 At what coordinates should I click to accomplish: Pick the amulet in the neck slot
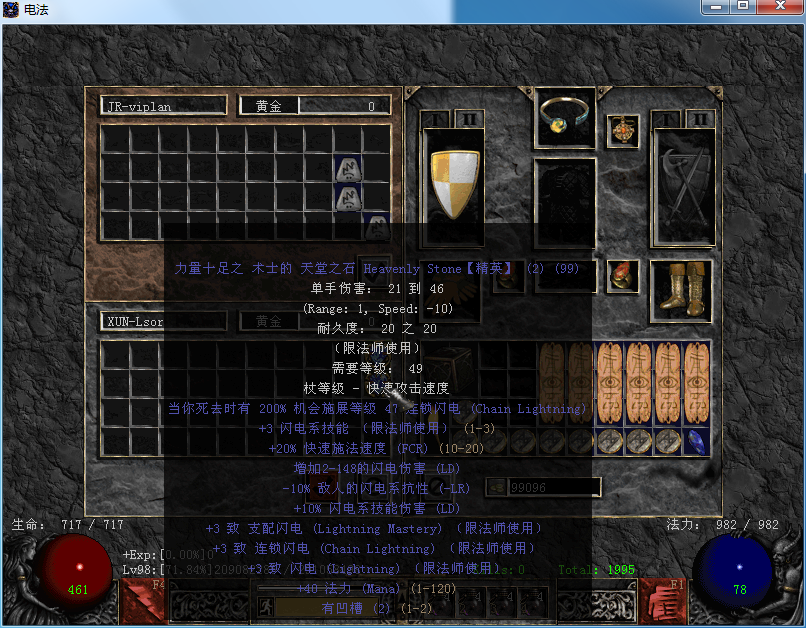tap(623, 130)
